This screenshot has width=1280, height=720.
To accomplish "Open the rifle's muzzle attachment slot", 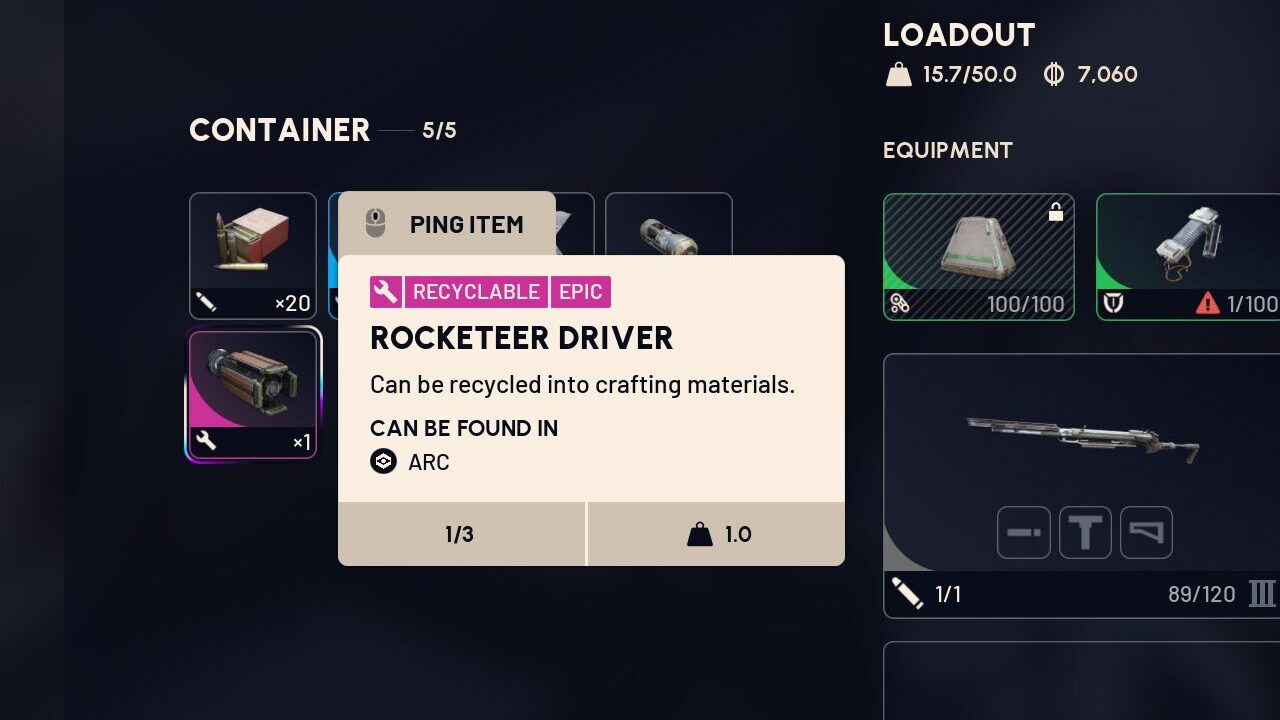I will 1024,533.
